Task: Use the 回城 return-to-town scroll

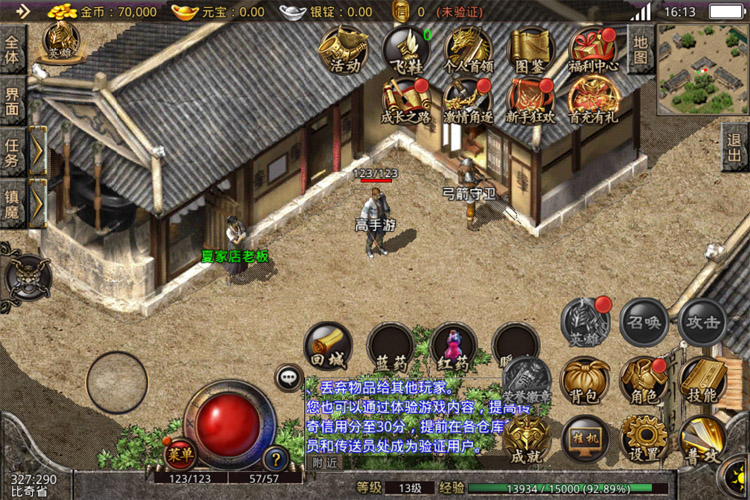Action: 328,347
